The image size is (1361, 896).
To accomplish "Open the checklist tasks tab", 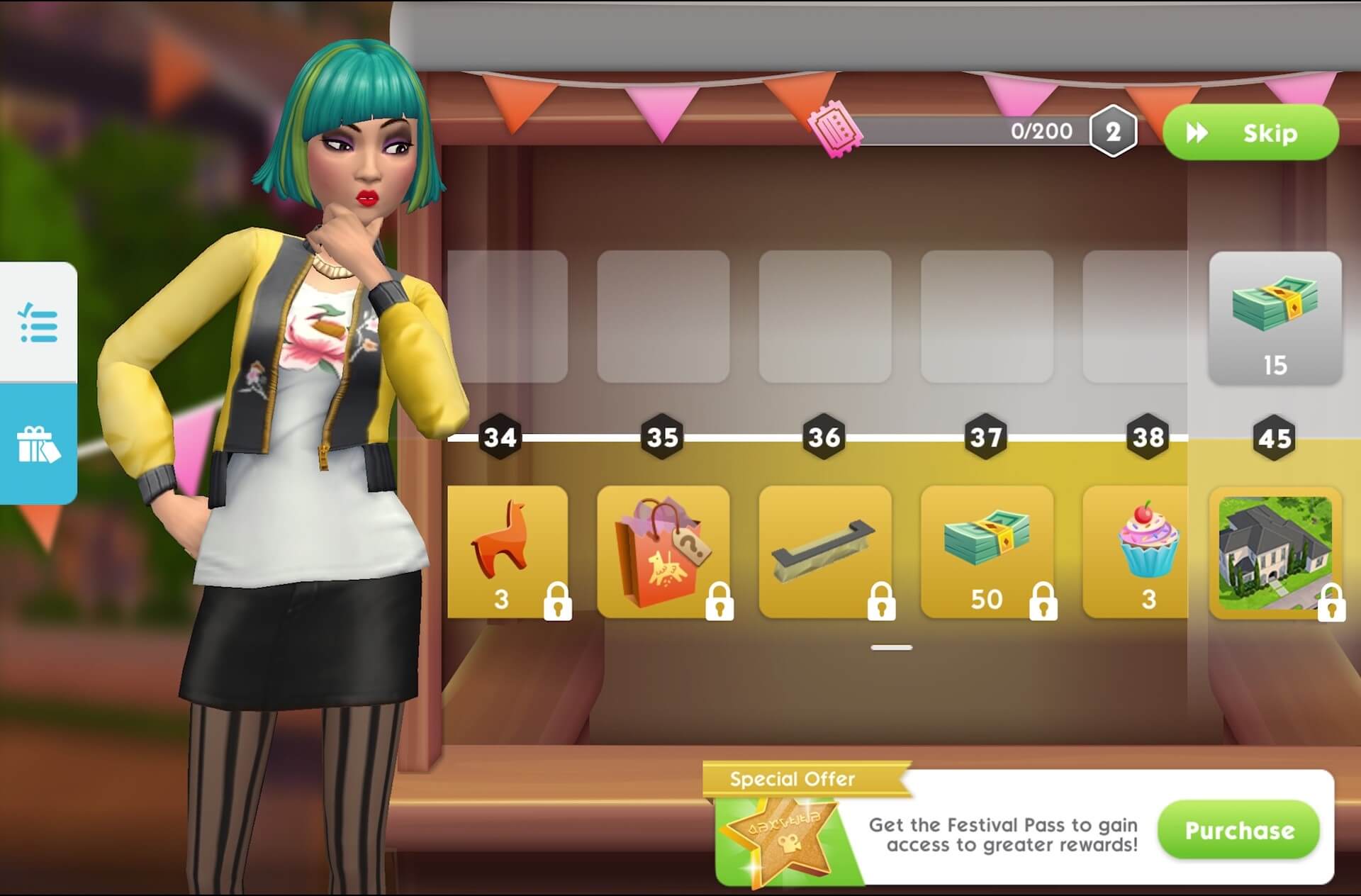I will [x=38, y=323].
